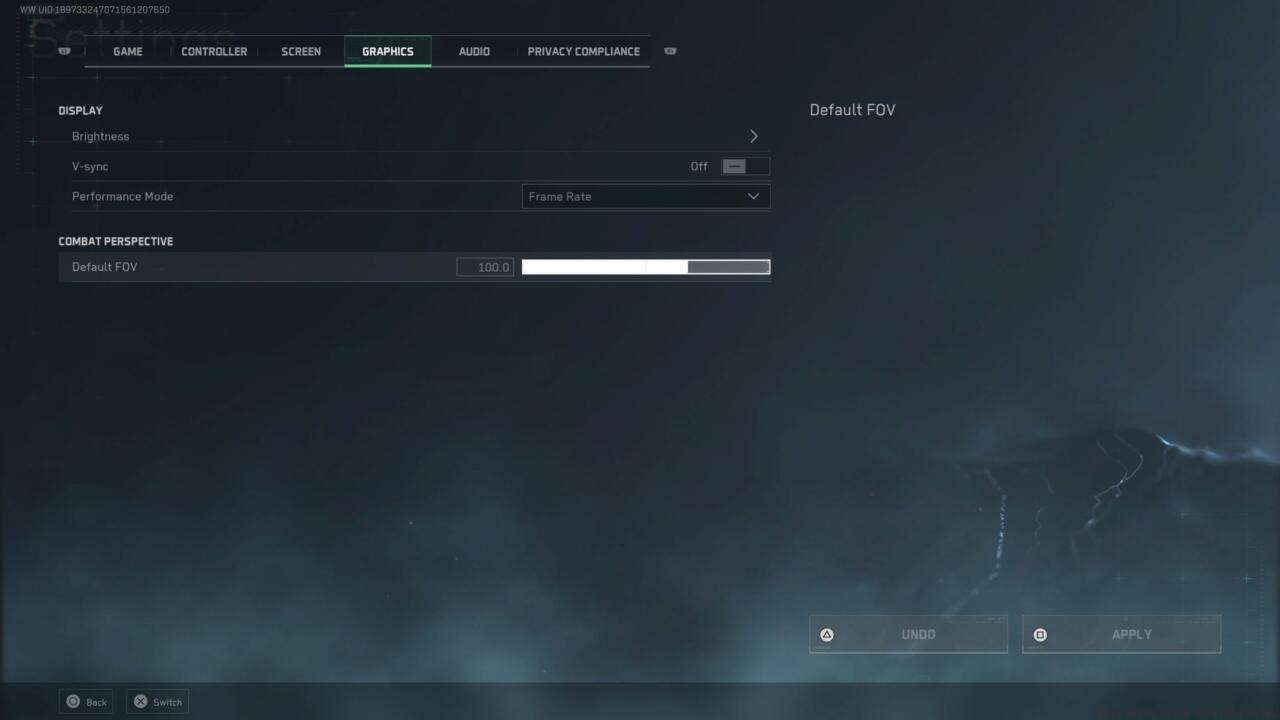Click the Triangle icon inside the UNDO button
This screenshot has height=720, width=1280.
(x=826, y=634)
